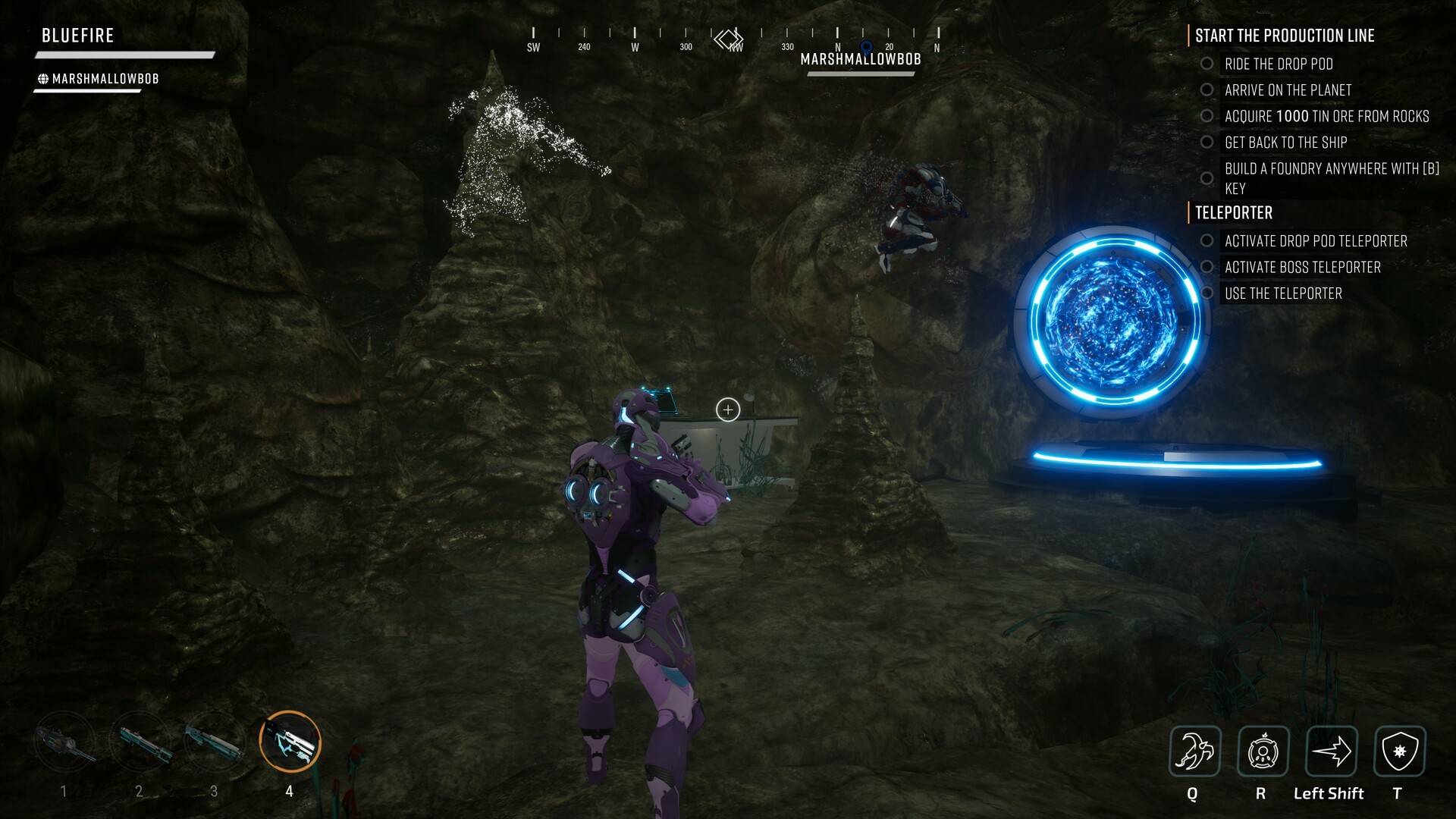1456x819 pixels.
Task: Click the Use the Teleporter objective text
Action: [1283, 293]
